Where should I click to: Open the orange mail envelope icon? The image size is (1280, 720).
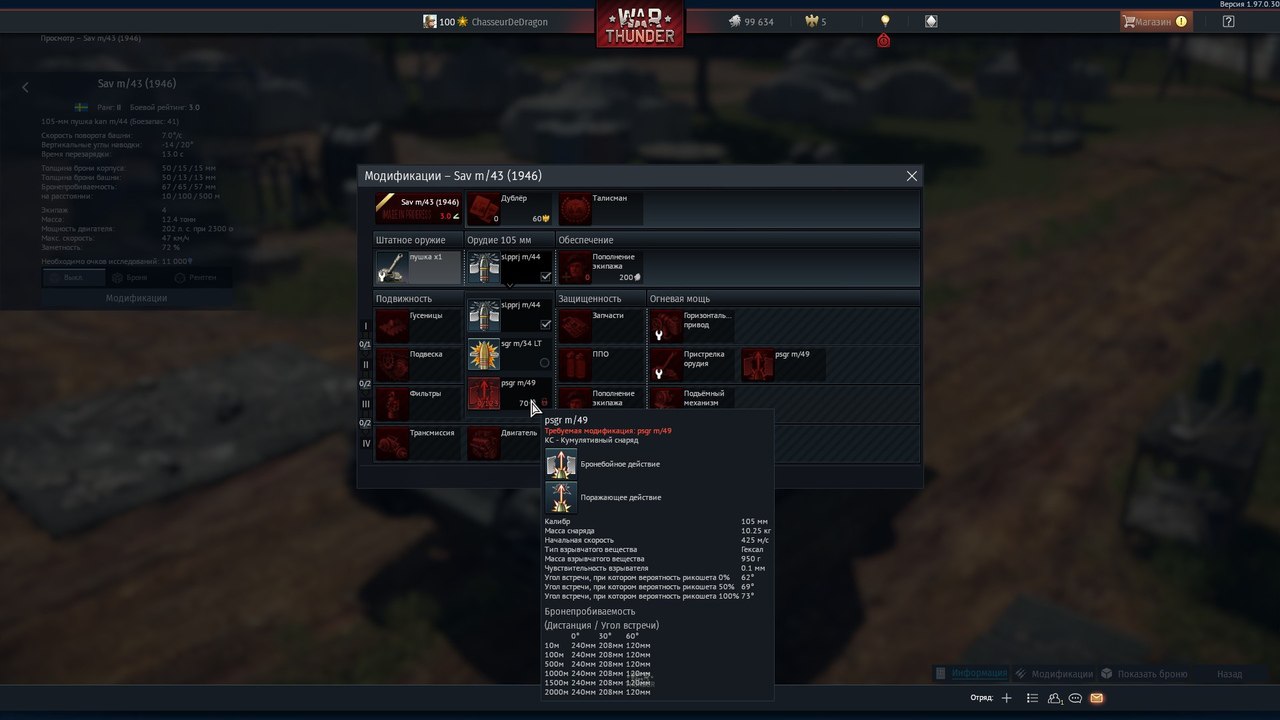1097,698
